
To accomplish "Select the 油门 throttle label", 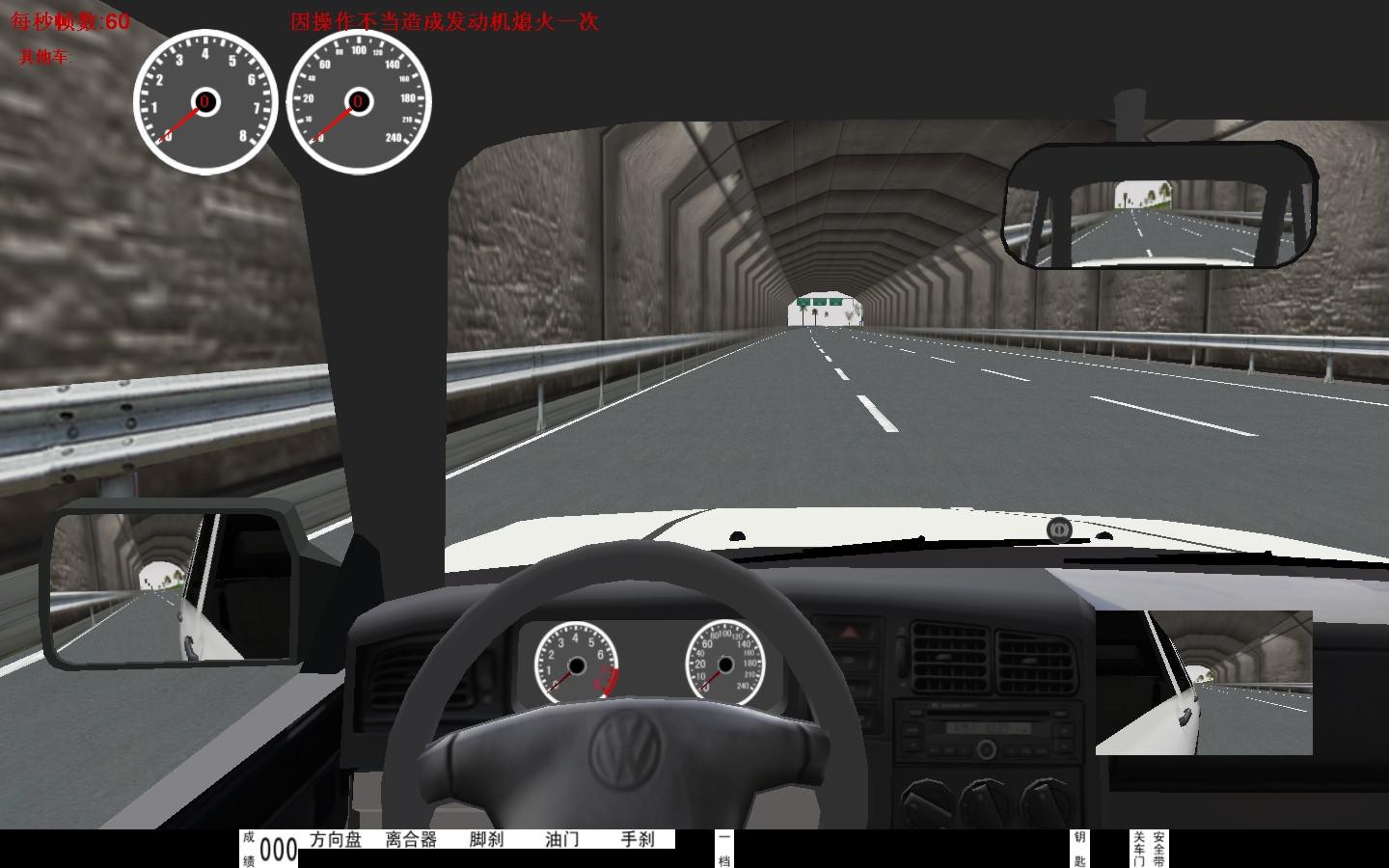I will [x=561, y=840].
